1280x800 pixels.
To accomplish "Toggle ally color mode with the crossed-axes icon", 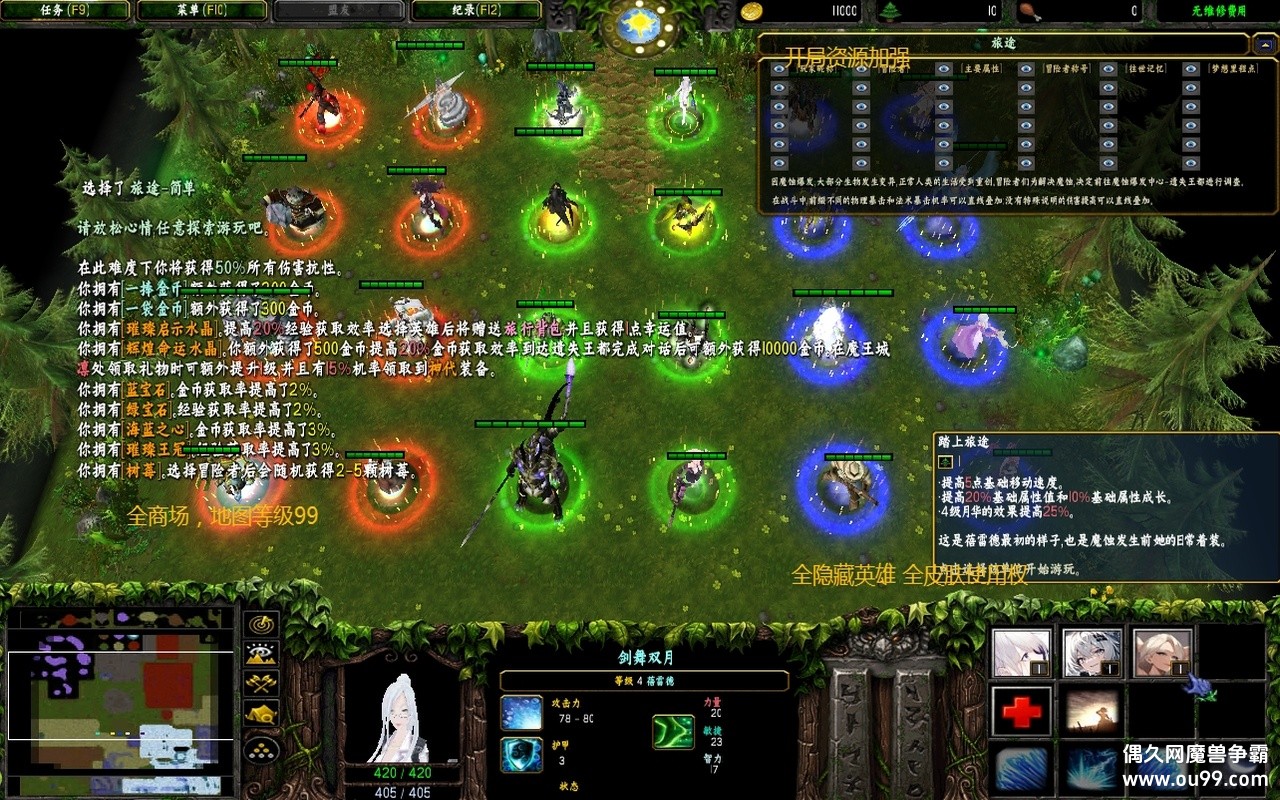I will click(x=262, y=684).
